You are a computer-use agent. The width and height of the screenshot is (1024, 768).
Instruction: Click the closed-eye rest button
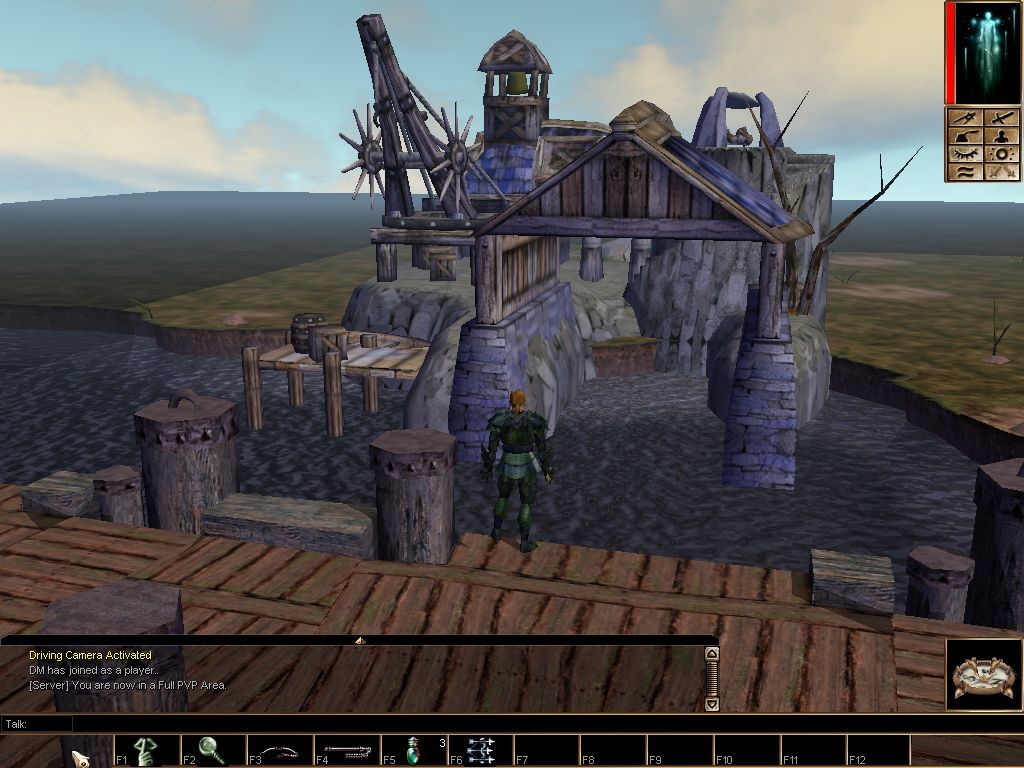(966, 154)
